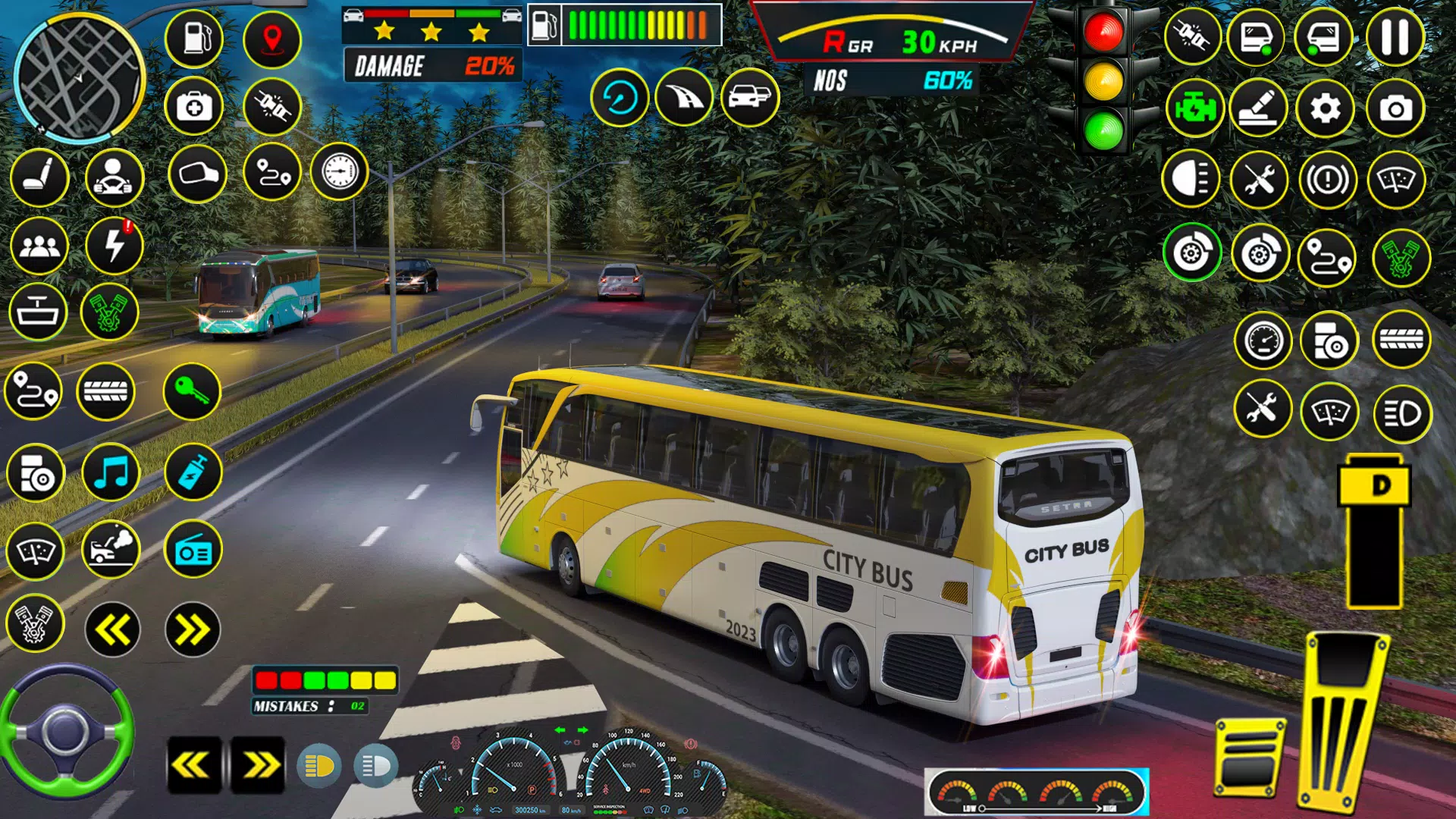
Task: Select the red map pin icon
Action: (272, 38)
